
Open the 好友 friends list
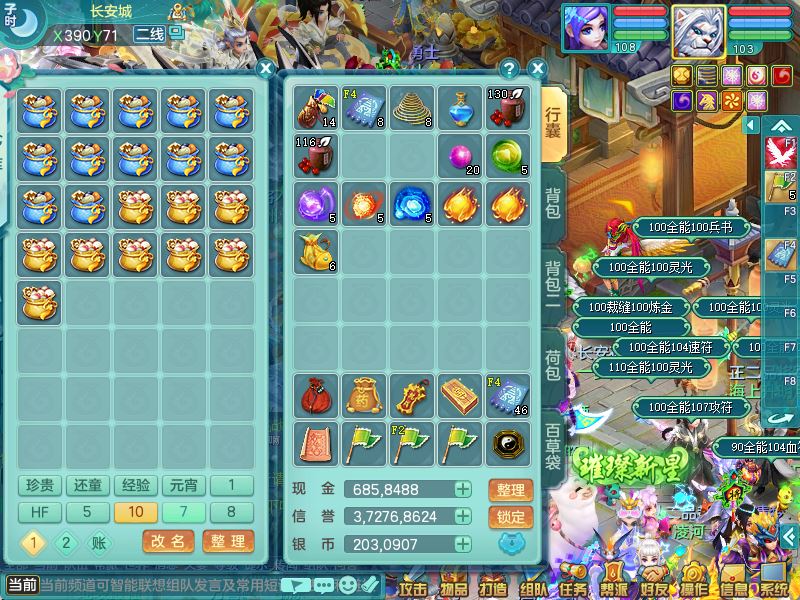[653, 586]
